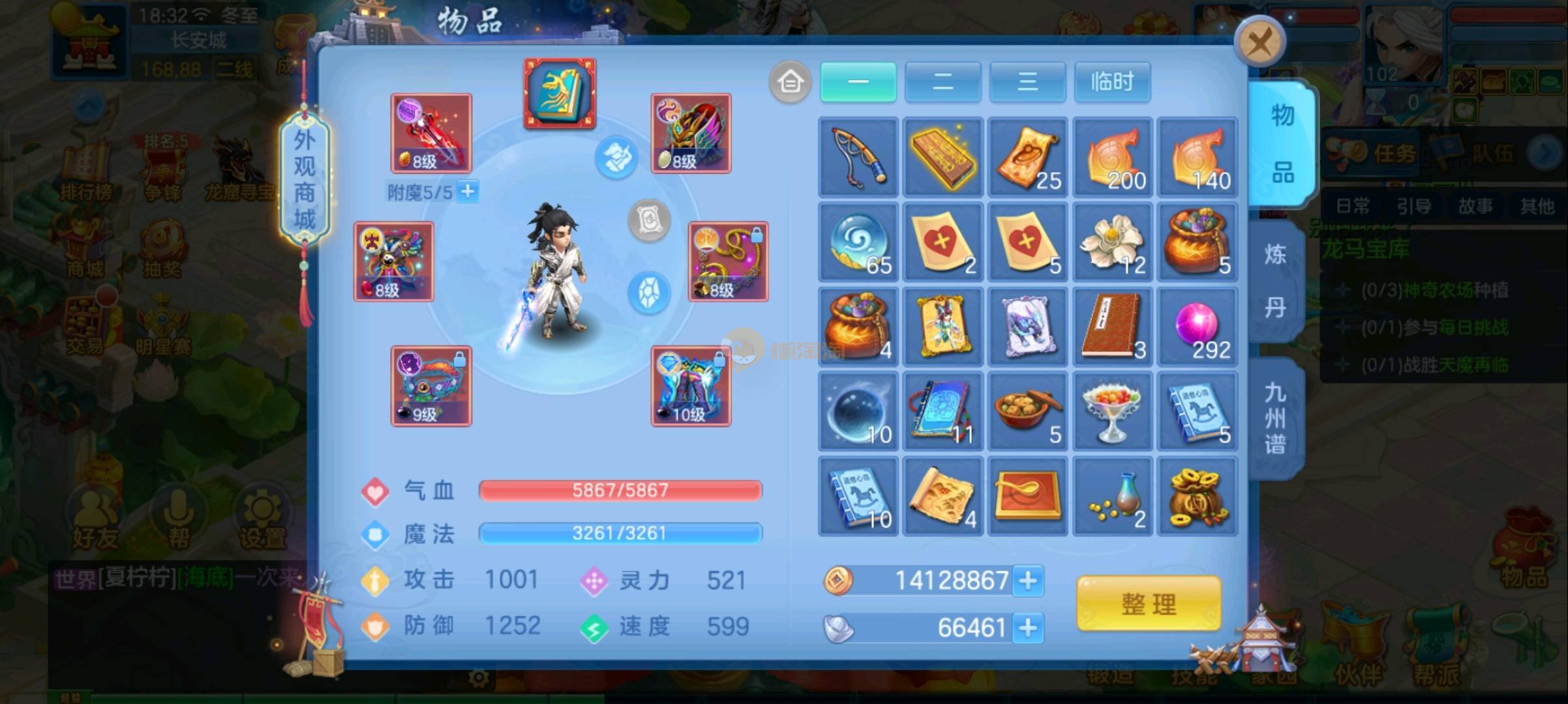
Task: Add more copper coins with plus button
Action: (x=1028, y=580)
